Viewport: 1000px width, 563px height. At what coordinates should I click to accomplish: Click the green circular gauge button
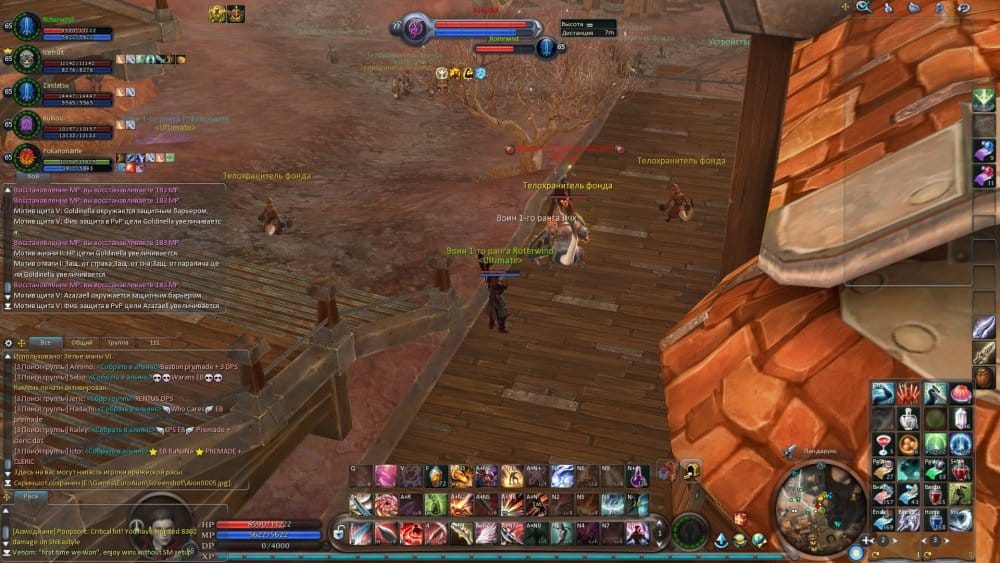coord(689,529)
